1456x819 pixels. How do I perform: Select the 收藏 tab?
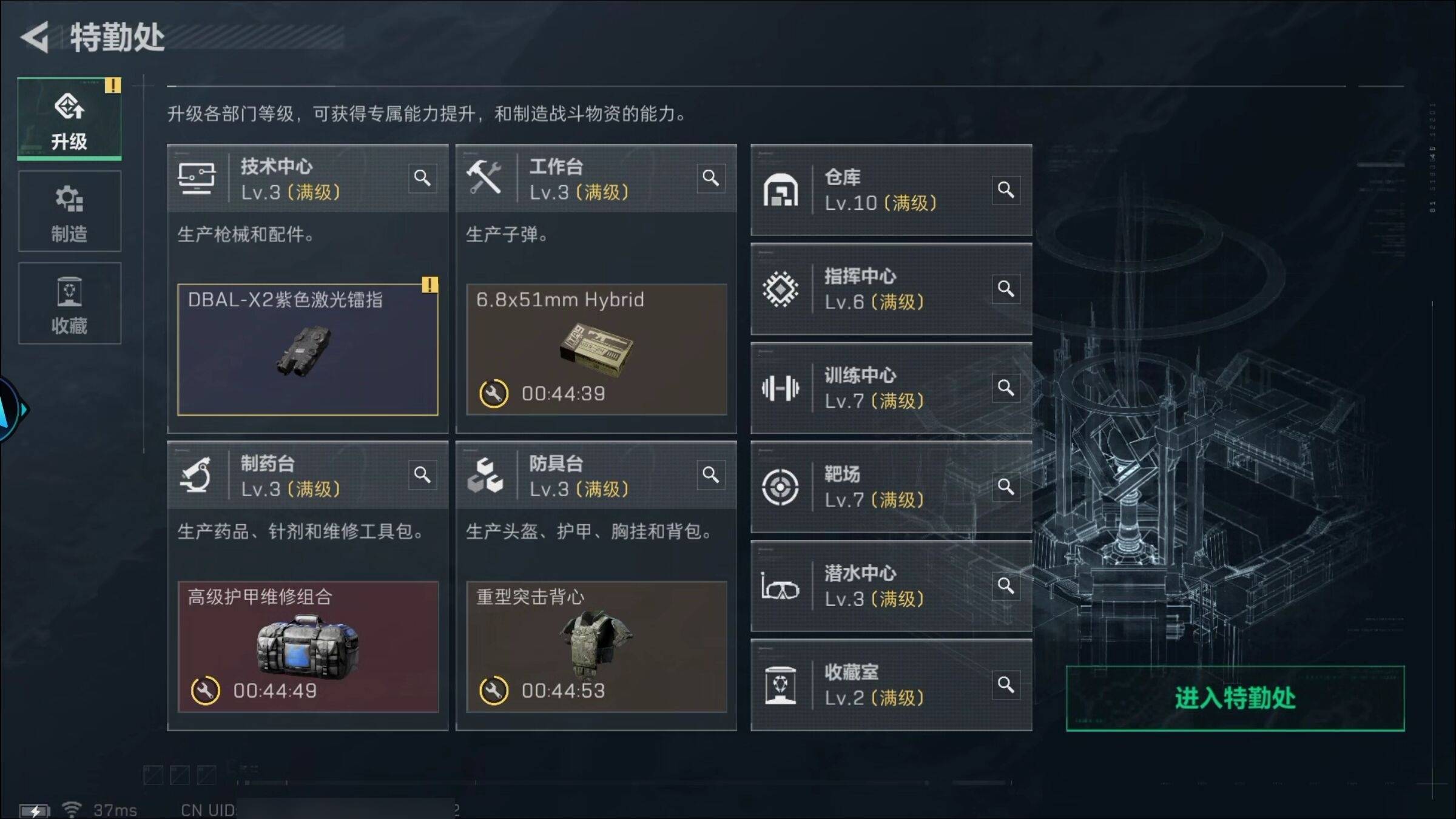[69, 304]
